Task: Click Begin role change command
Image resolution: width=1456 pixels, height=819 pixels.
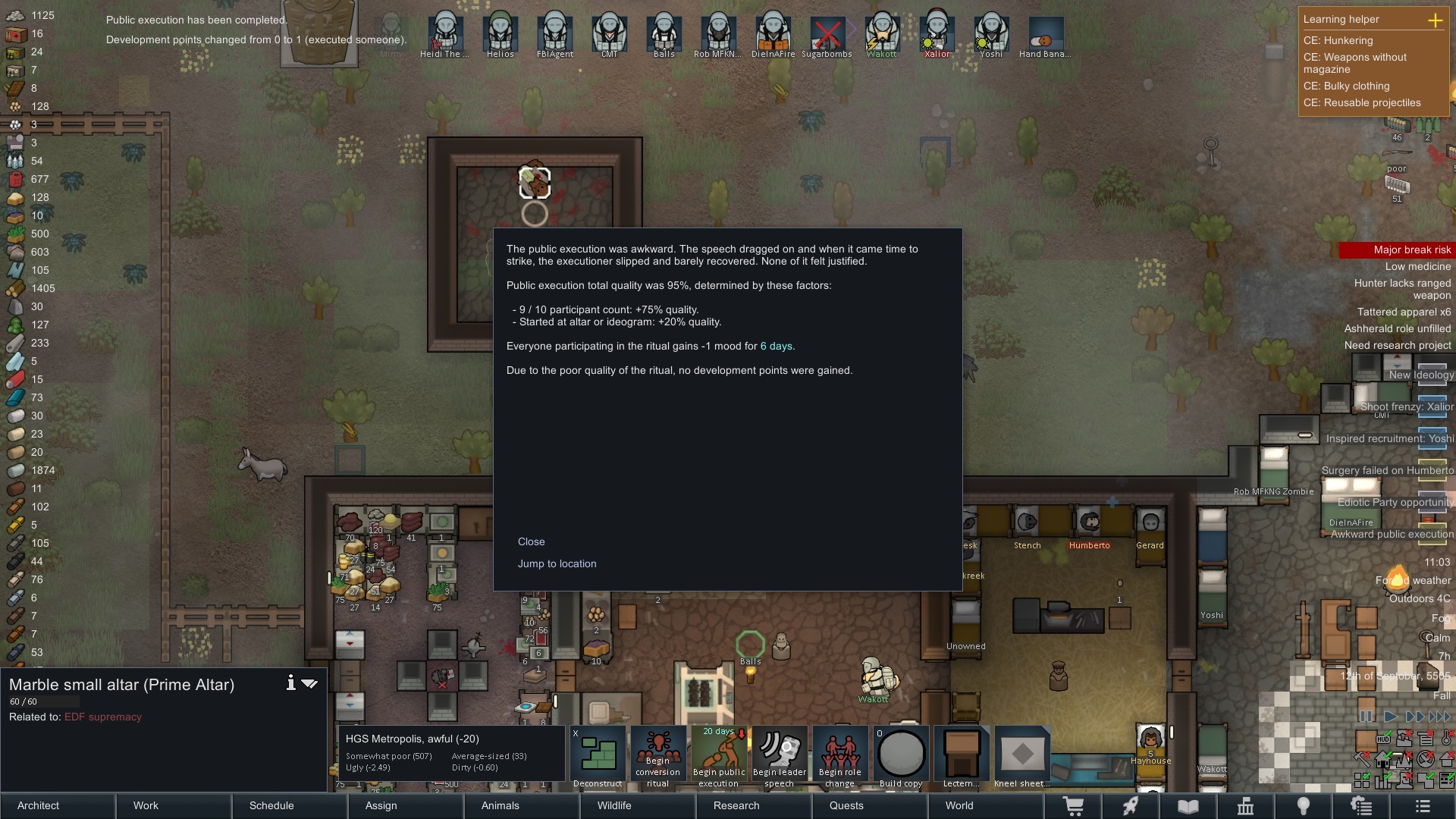Action: tap(840, 756)
